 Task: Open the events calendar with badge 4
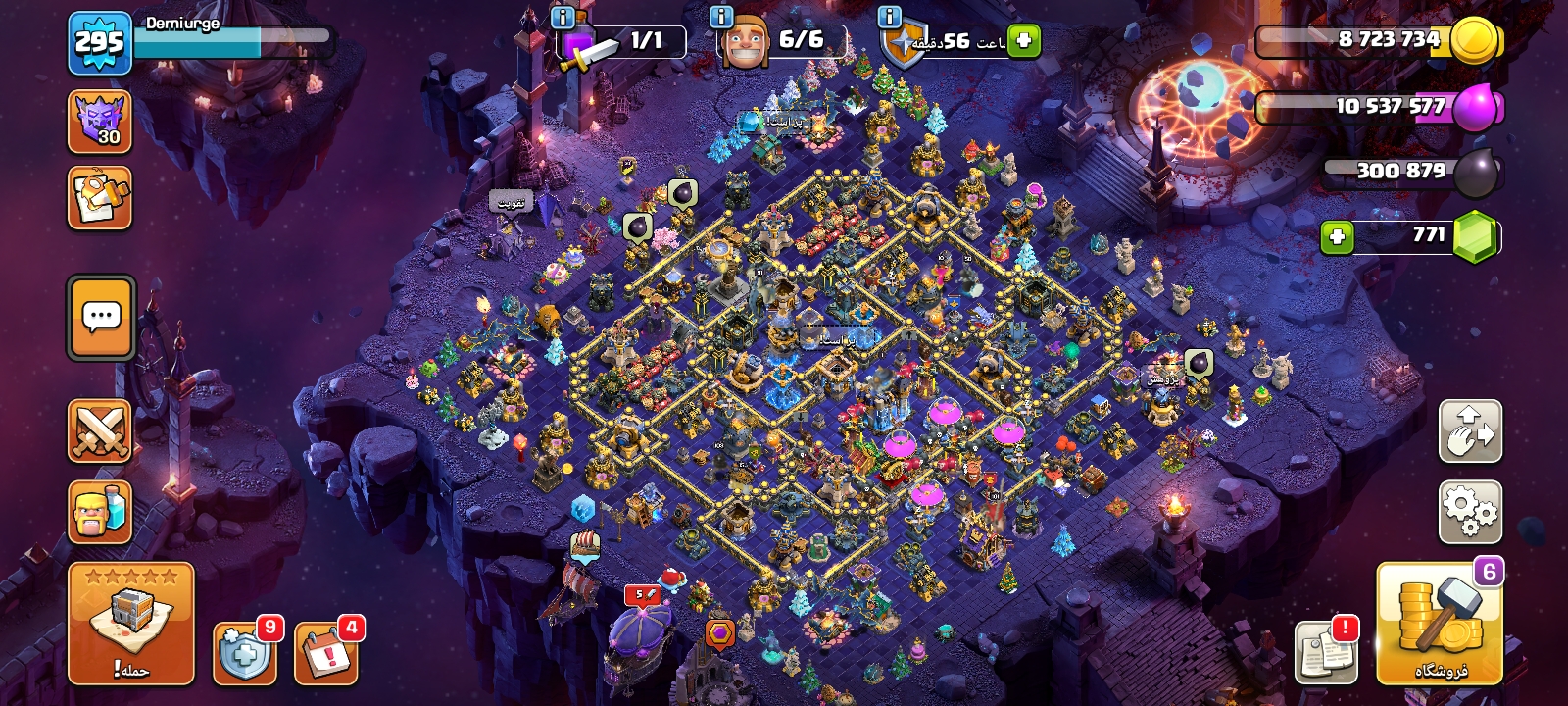[325, 651]
